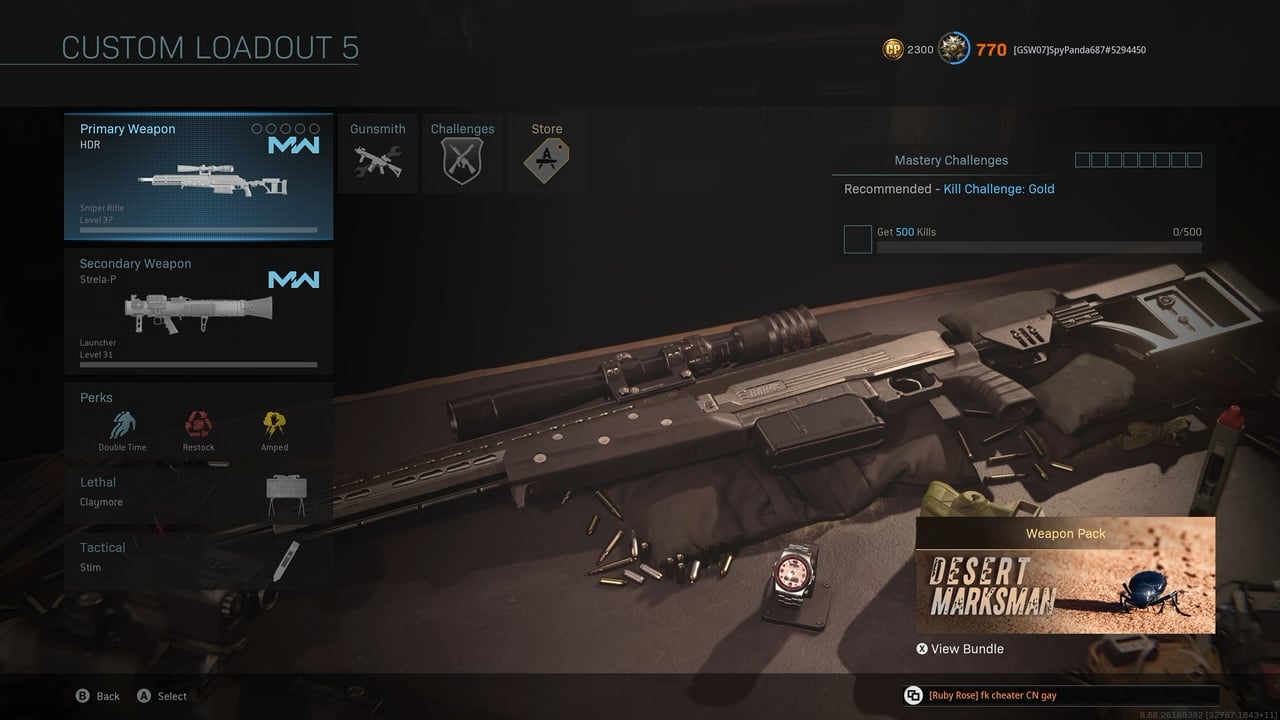1280x720 pixels.
Task: Click the Get 500 Kills challenge row
Action: click(x=1022, y=238)
